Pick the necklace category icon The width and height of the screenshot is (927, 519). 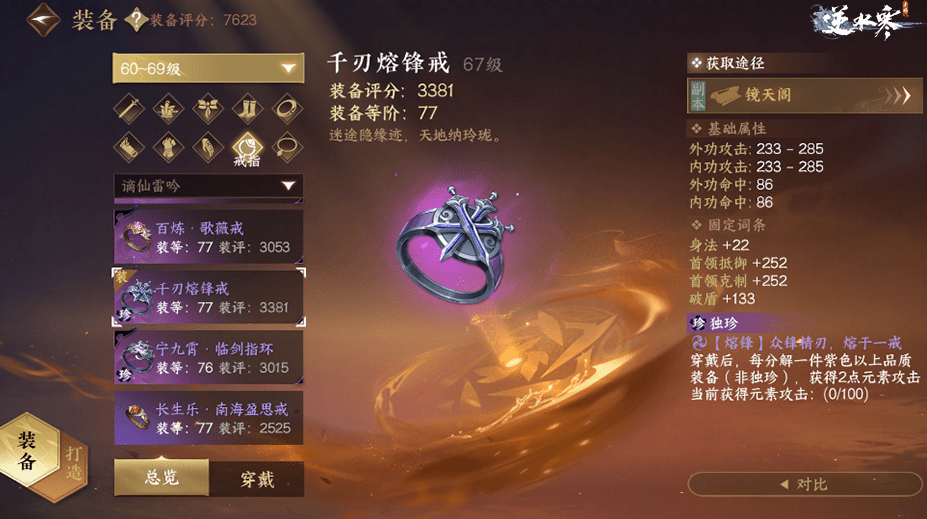[287, 148]
